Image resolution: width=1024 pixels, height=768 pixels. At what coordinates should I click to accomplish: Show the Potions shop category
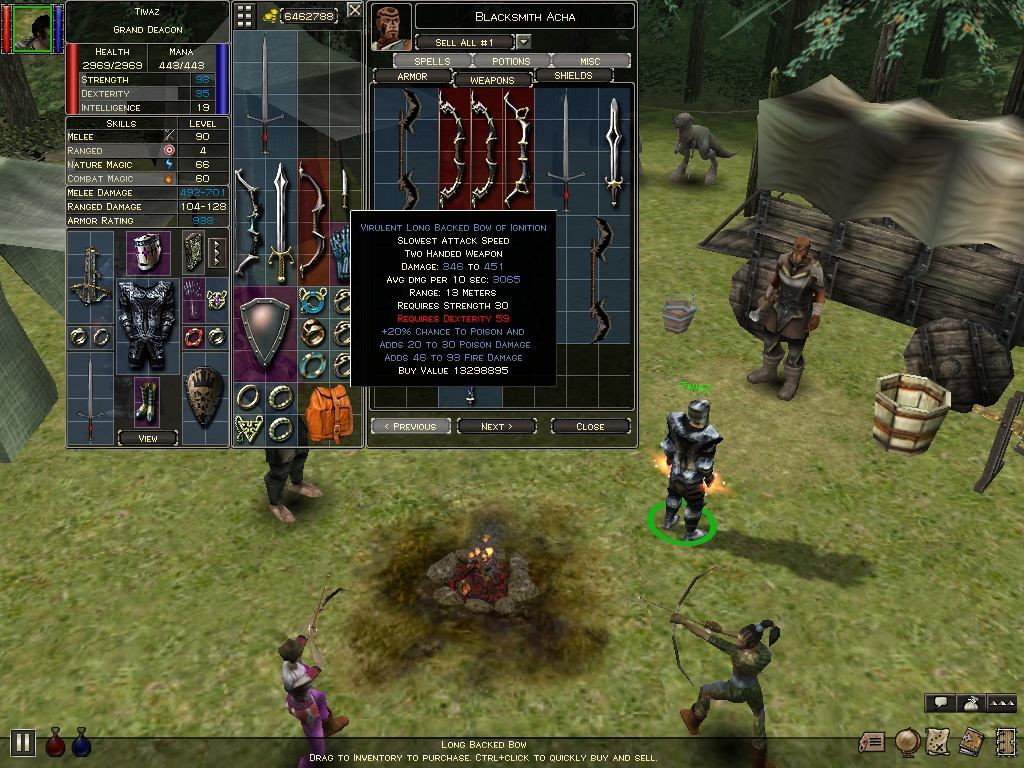(511, 61)
